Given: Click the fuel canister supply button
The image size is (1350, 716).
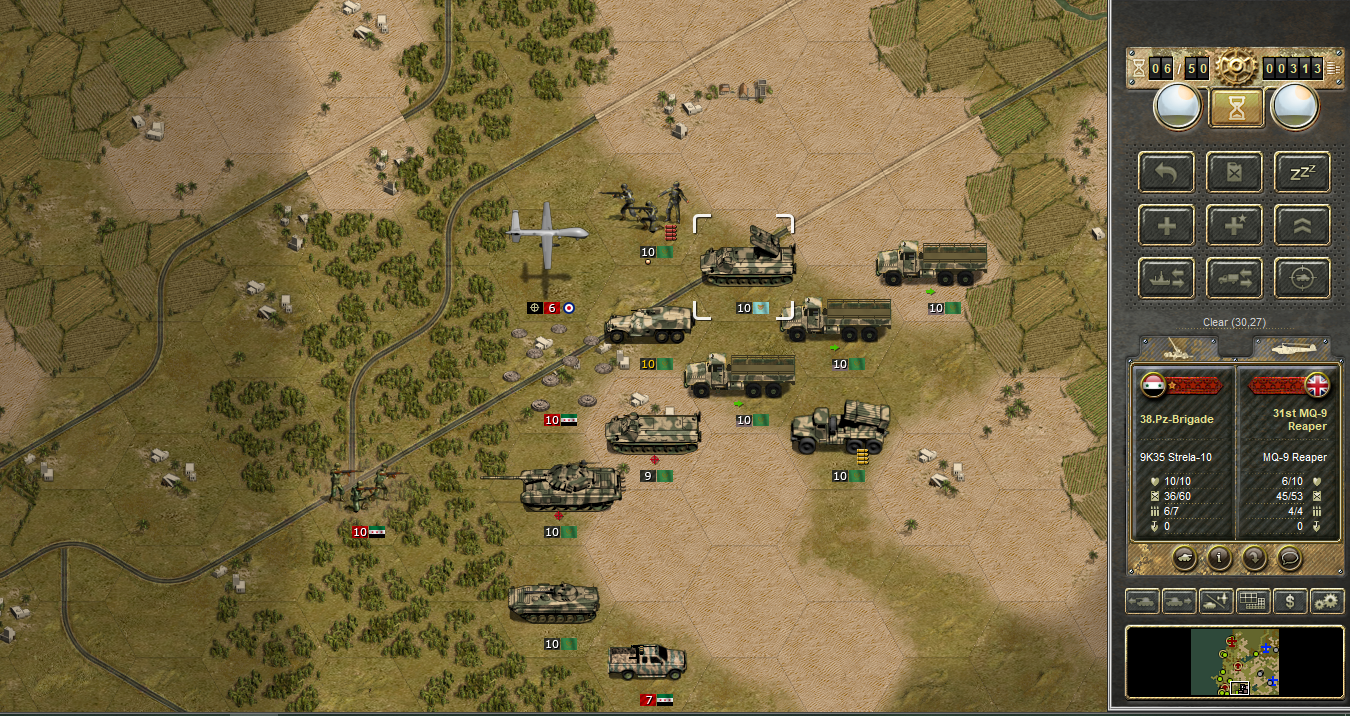Looking at the screenshot, I should [x=1236, y=173].
